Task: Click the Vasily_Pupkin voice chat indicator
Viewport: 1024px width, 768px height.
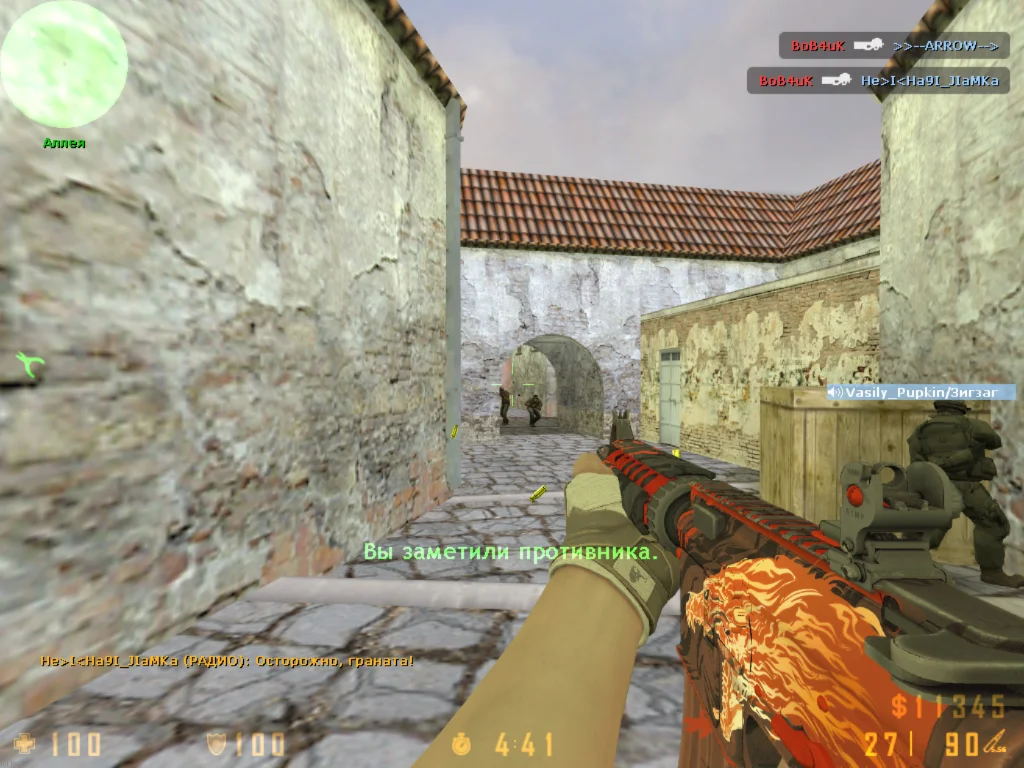Action: click(x=920, y=393)
